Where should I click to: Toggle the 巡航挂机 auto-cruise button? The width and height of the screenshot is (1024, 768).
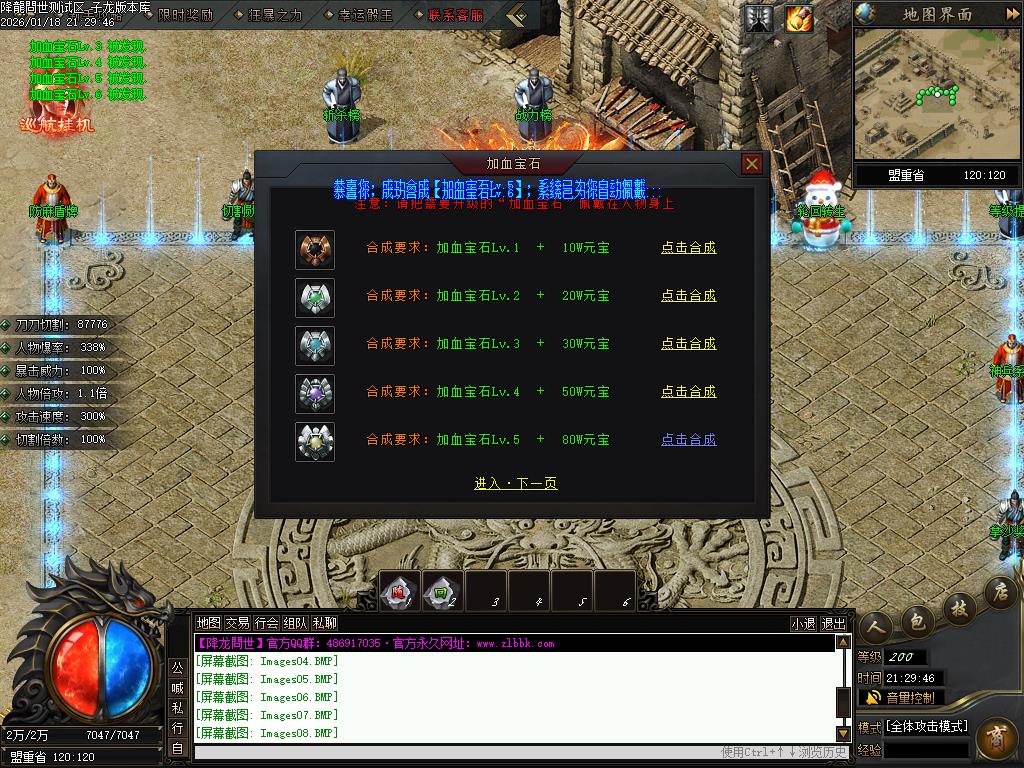(57, 117)
